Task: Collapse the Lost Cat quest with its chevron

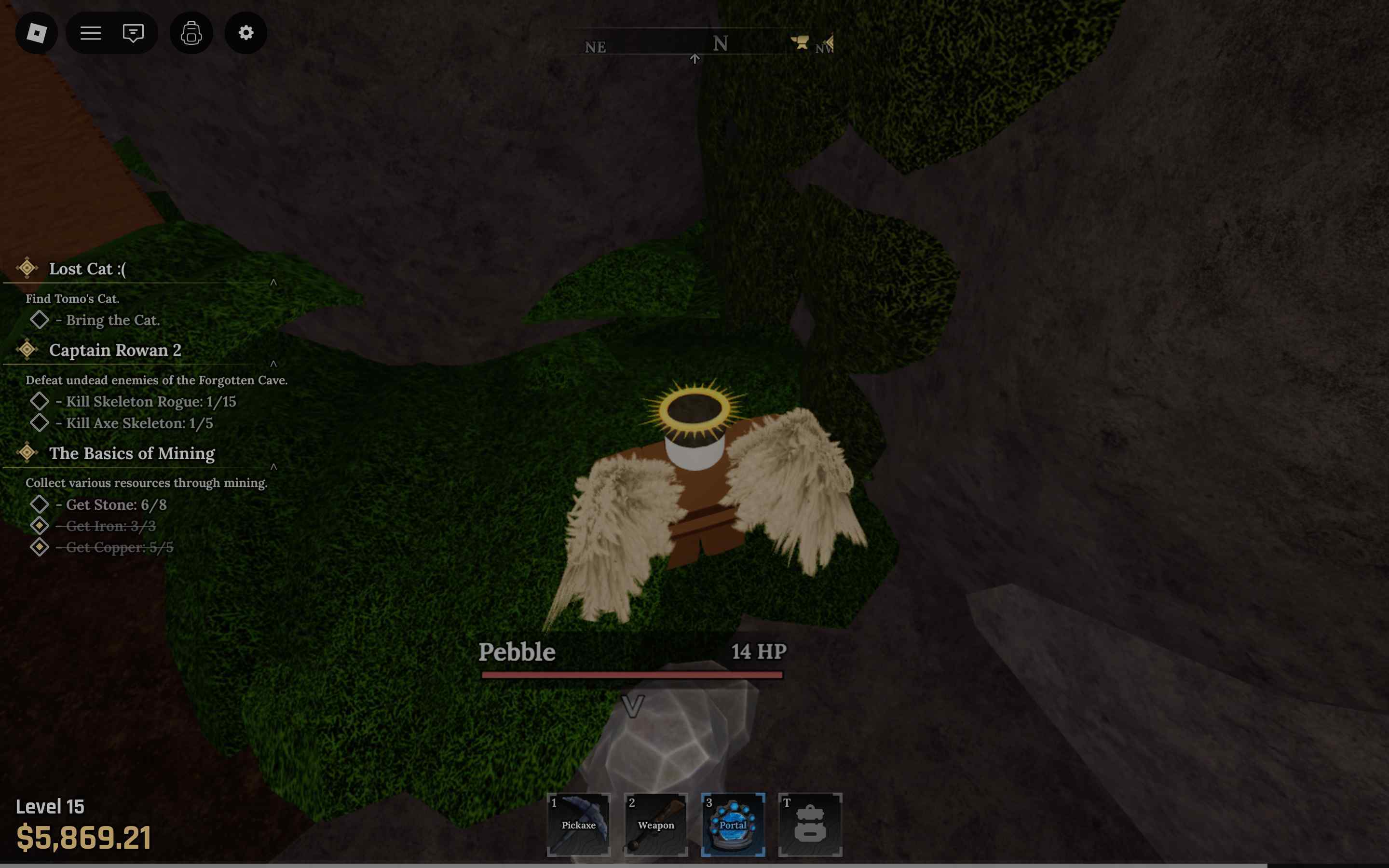Action: pos(274,283)
